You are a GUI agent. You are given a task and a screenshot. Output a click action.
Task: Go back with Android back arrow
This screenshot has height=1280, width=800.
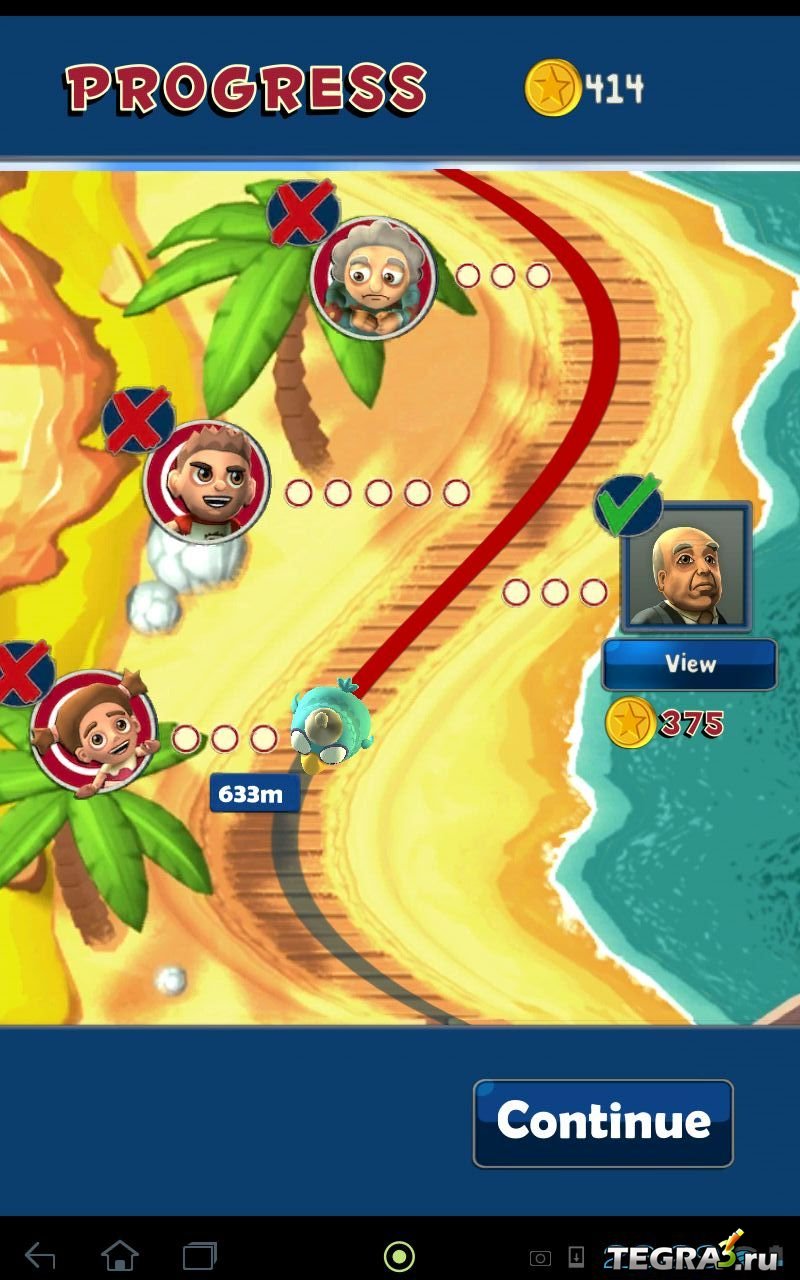click(x=40, y=1255)
